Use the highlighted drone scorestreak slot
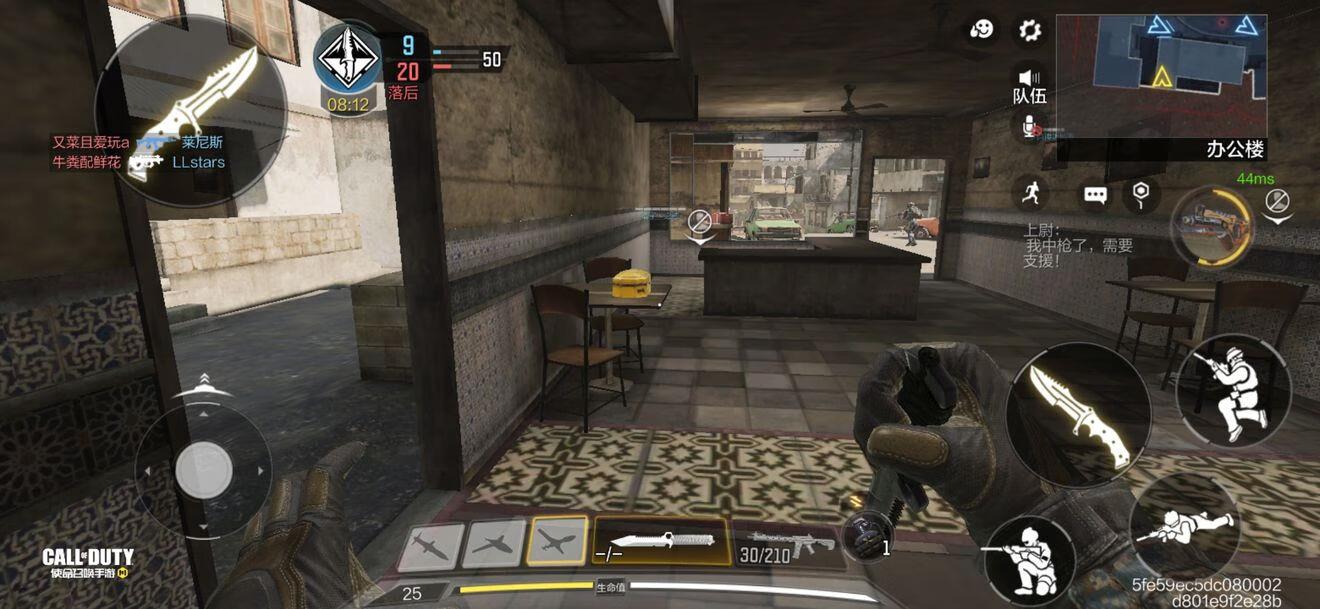Image resolution: width=1320 pixels, height=609 pixels. (557, 543)
